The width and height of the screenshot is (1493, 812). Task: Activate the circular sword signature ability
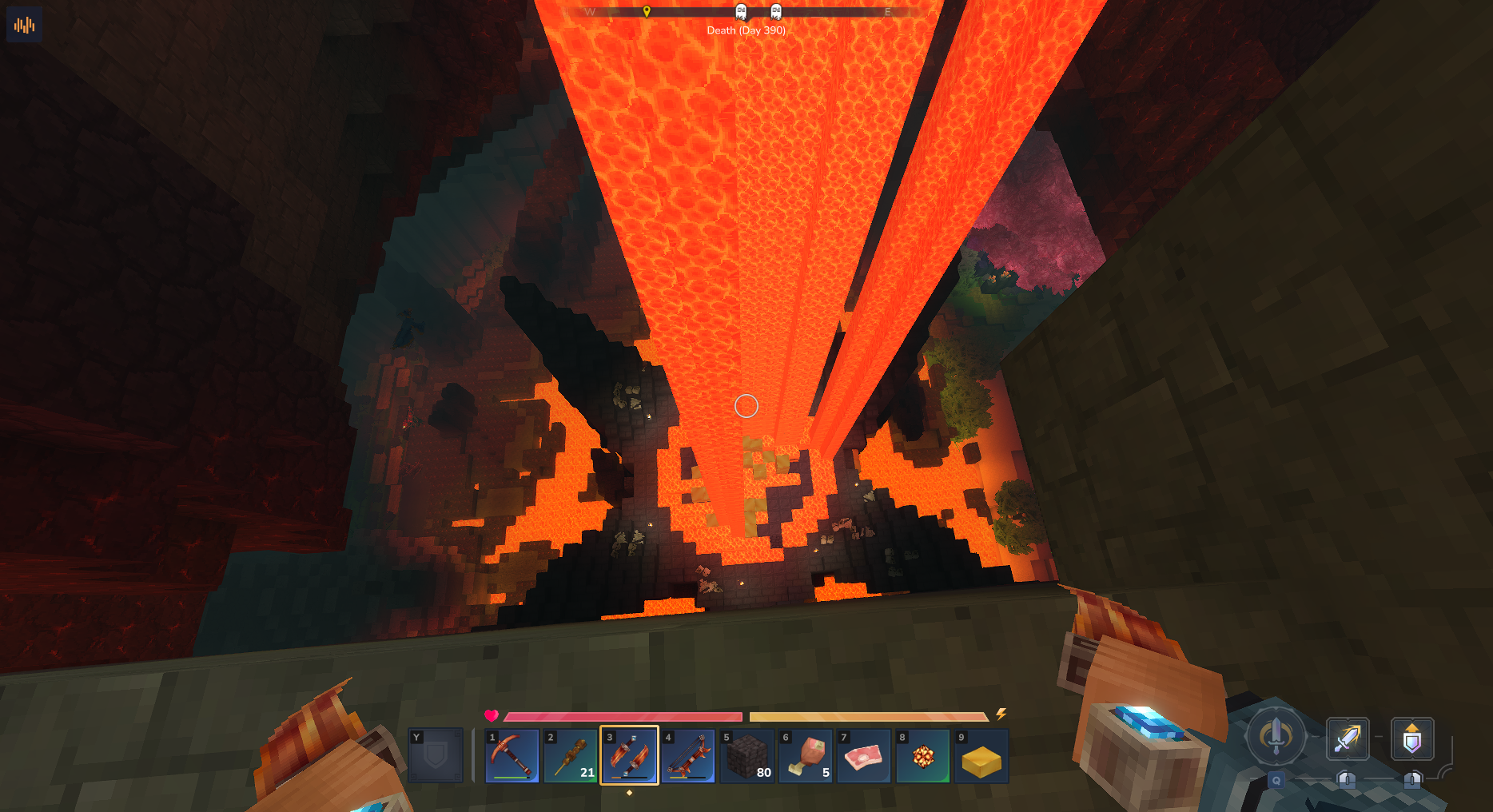click(1276, 735)
